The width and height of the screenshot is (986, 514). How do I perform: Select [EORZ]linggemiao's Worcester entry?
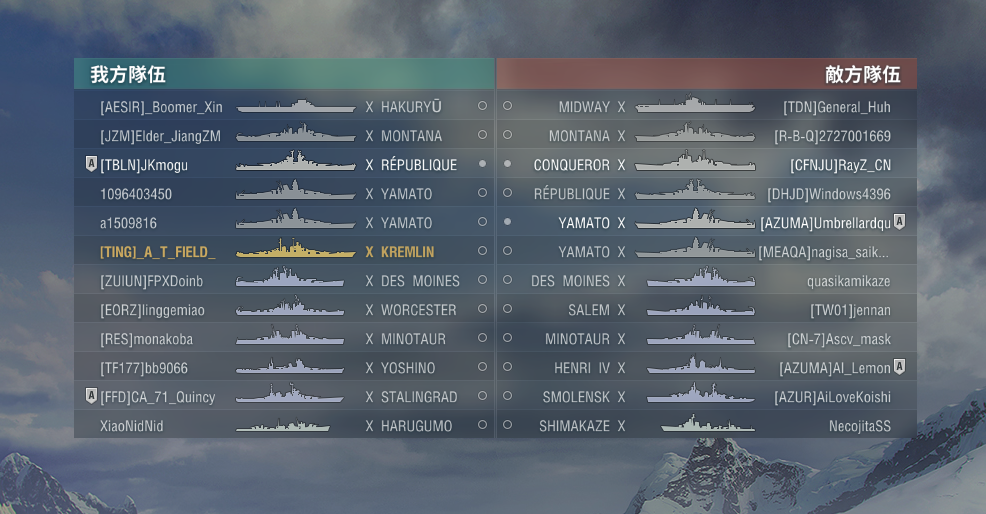[x=283, y=310]
